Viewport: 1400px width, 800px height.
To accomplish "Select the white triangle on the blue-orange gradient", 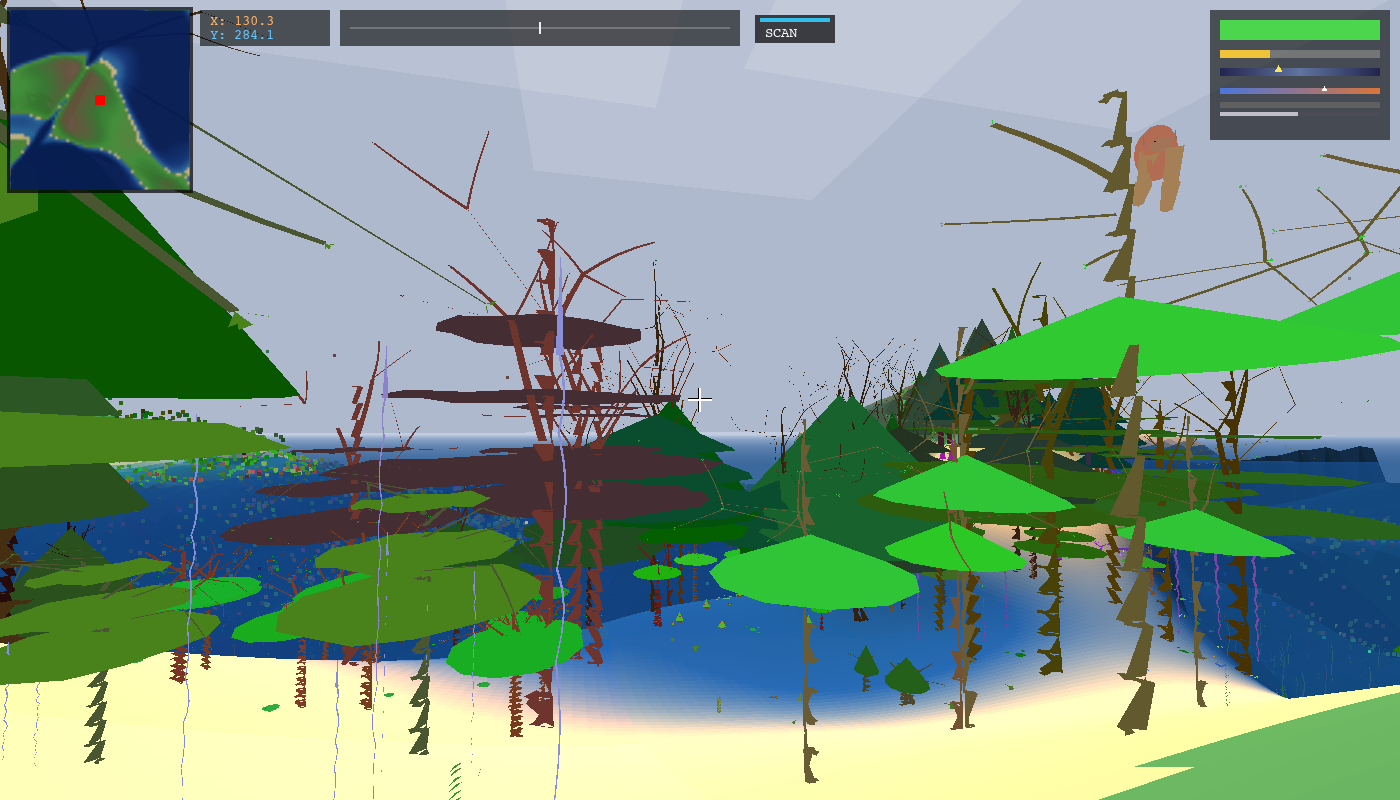I will click(1326, 87).
